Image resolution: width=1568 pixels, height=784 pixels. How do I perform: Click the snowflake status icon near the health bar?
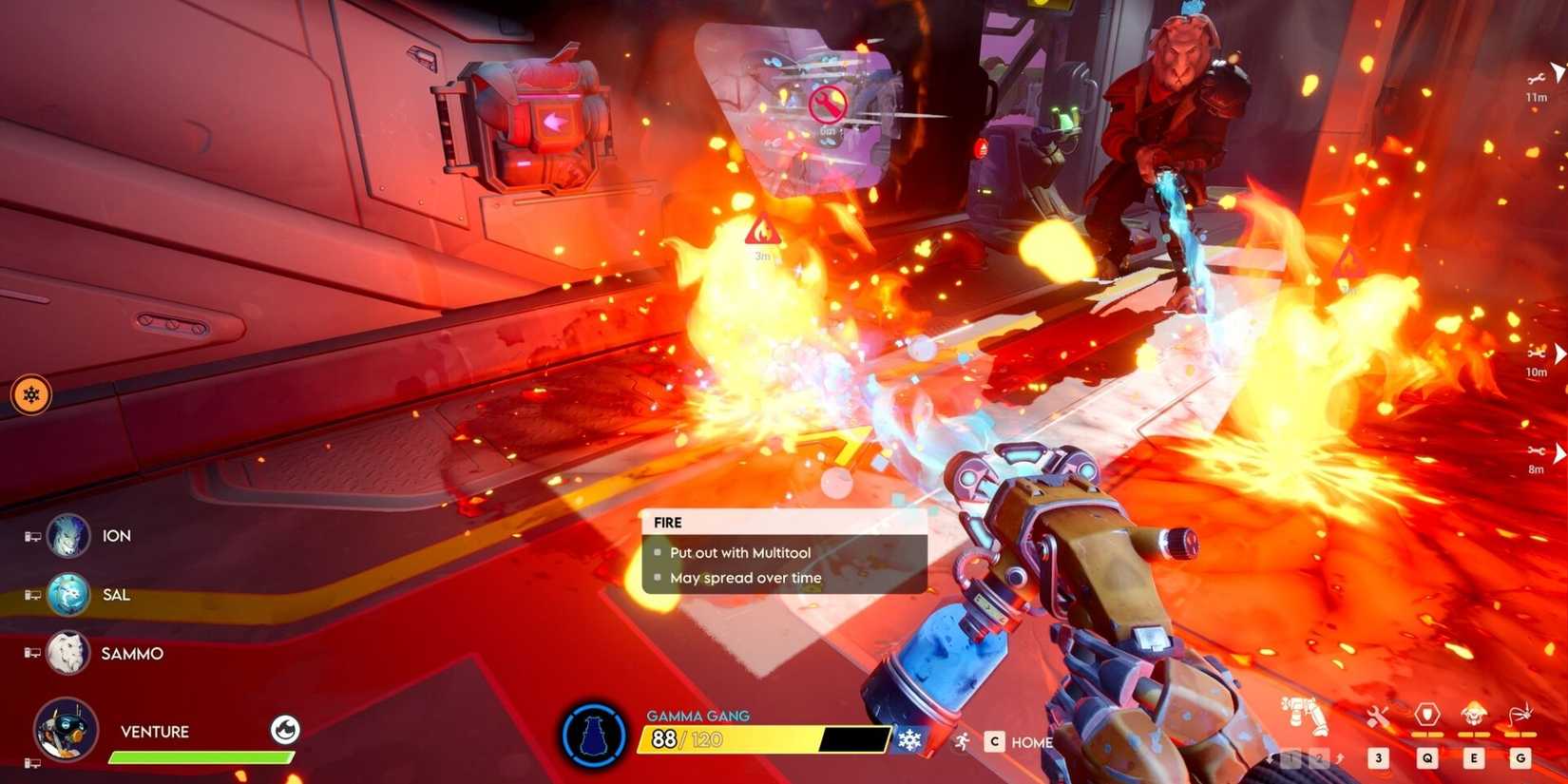click(910, 738)
